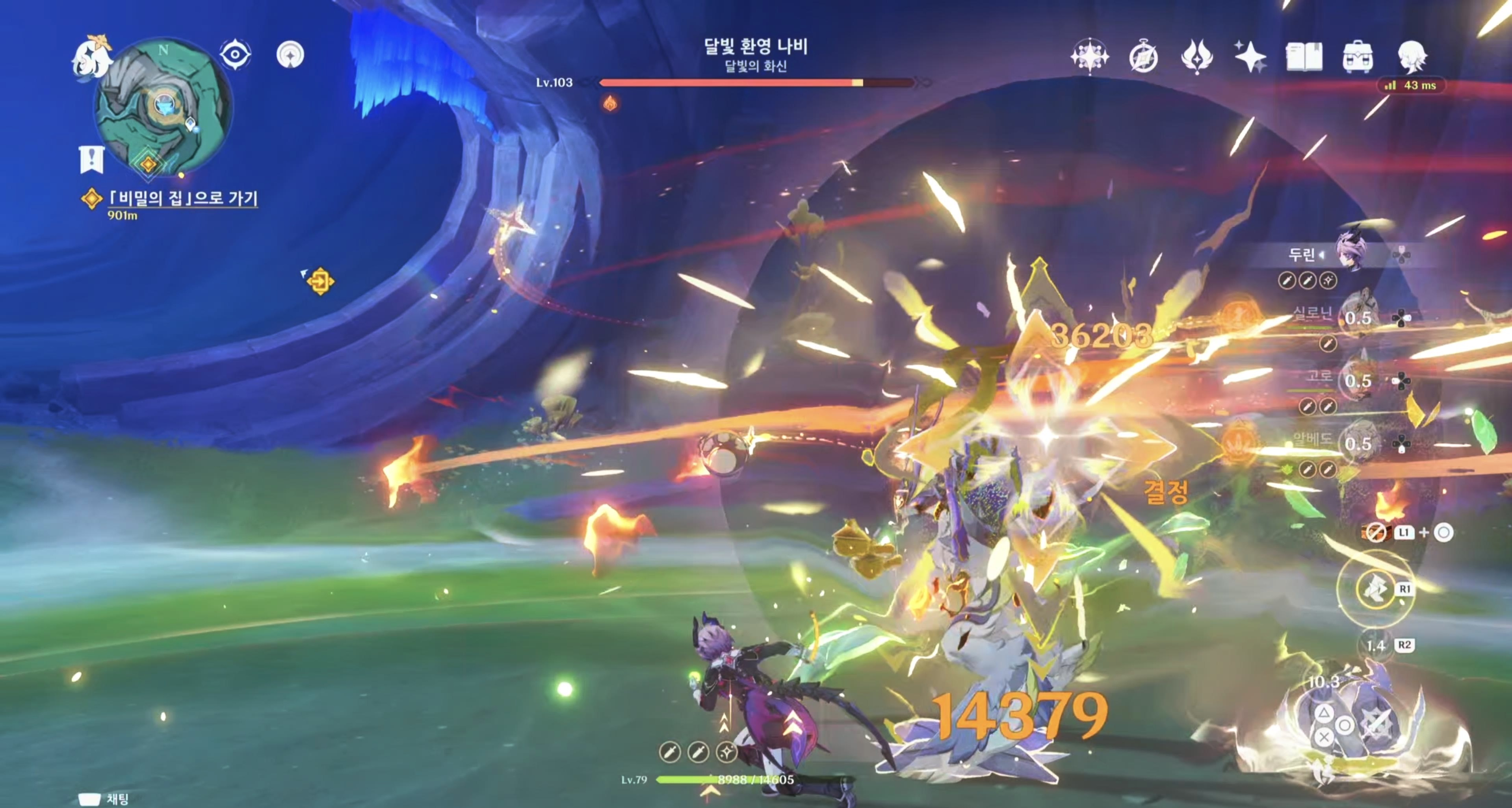Image resolution: width=1512 pixels, height=808 pixels.
Task: Click the circular star icon beside elemental sight
Action: [290, 55]
